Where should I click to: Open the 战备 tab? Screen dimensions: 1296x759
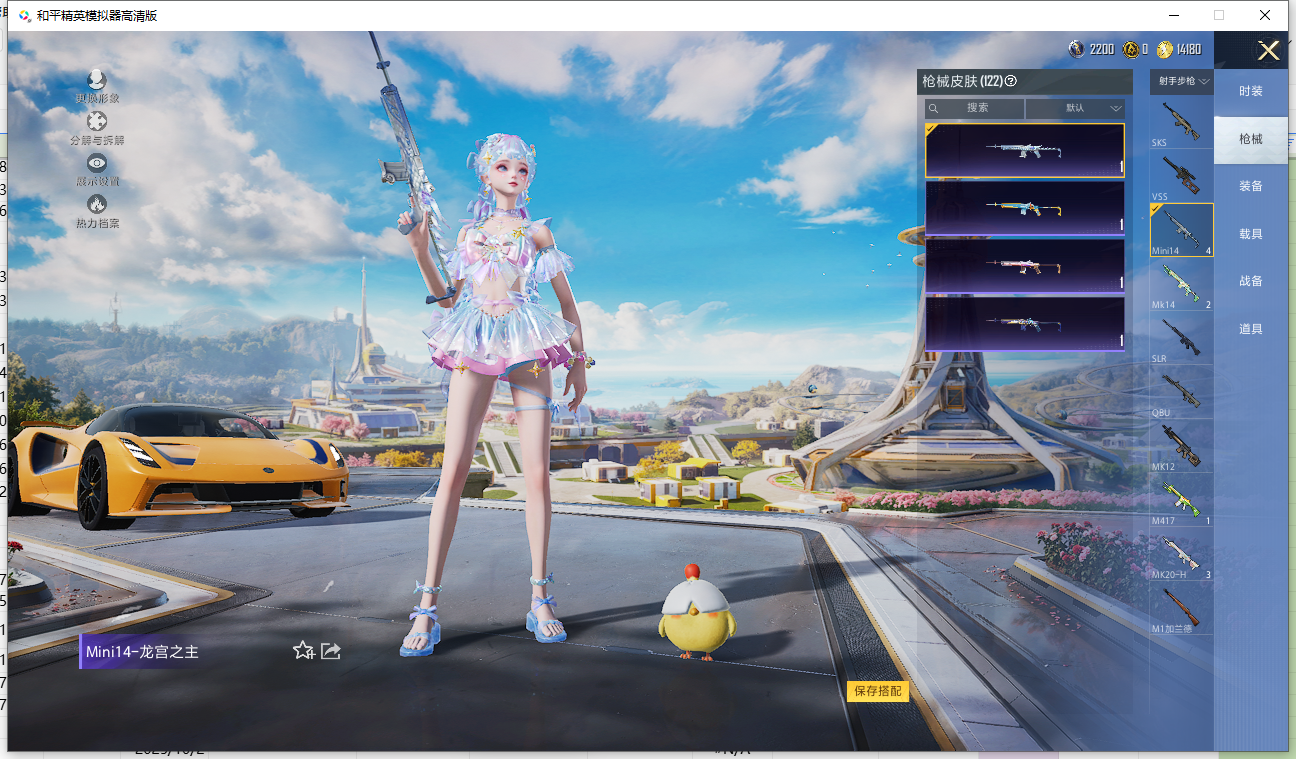coord(1250,281)
